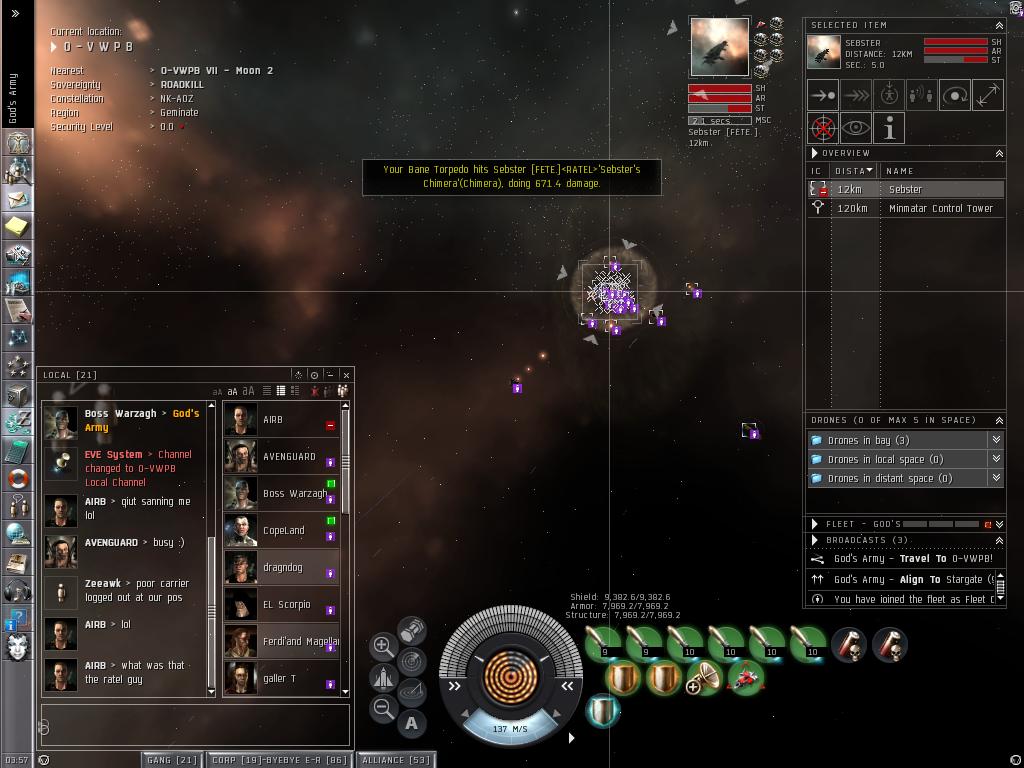Choose dragndog from the Local member list
The width and height of the screenshot is (1024, 768).
(281, 568)
